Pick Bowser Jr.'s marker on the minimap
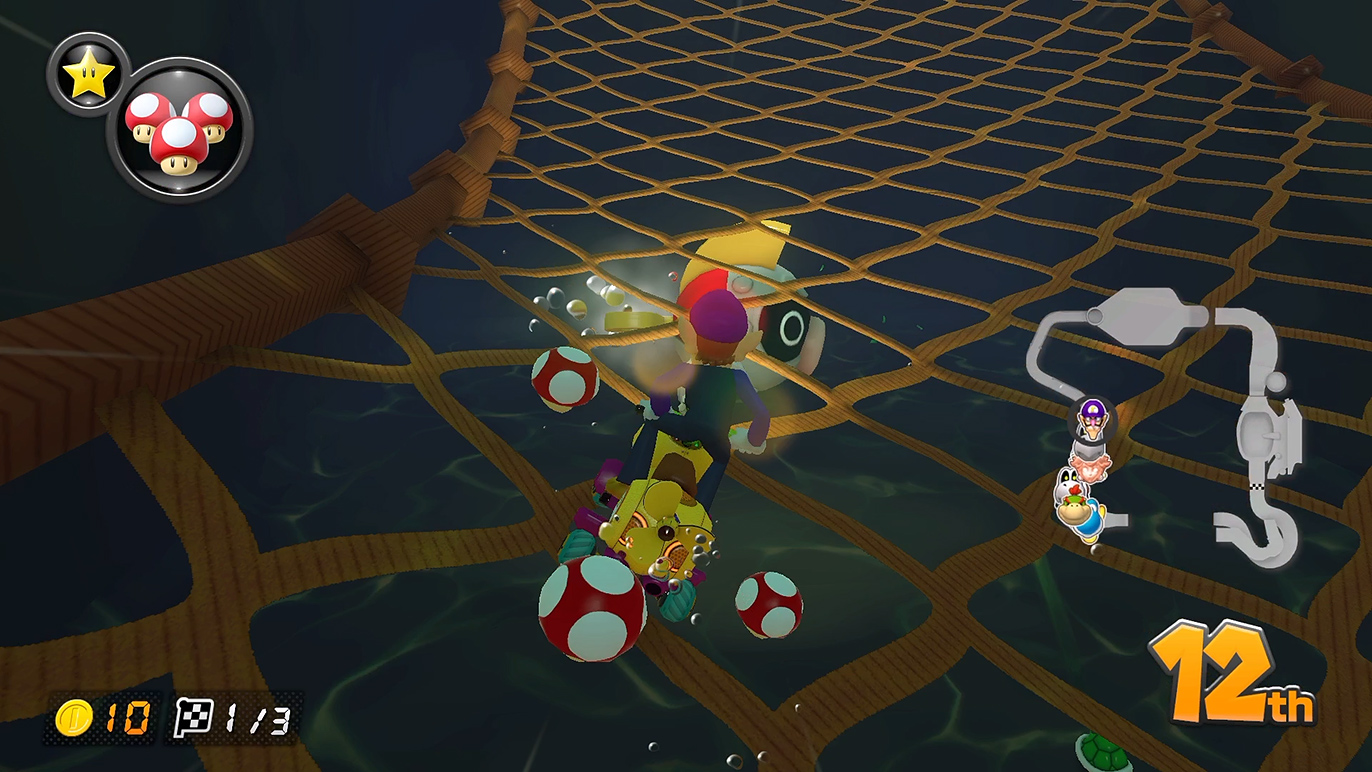Image resolution: width=1372 pixels, height=772 pixels. coord(1077,514)
